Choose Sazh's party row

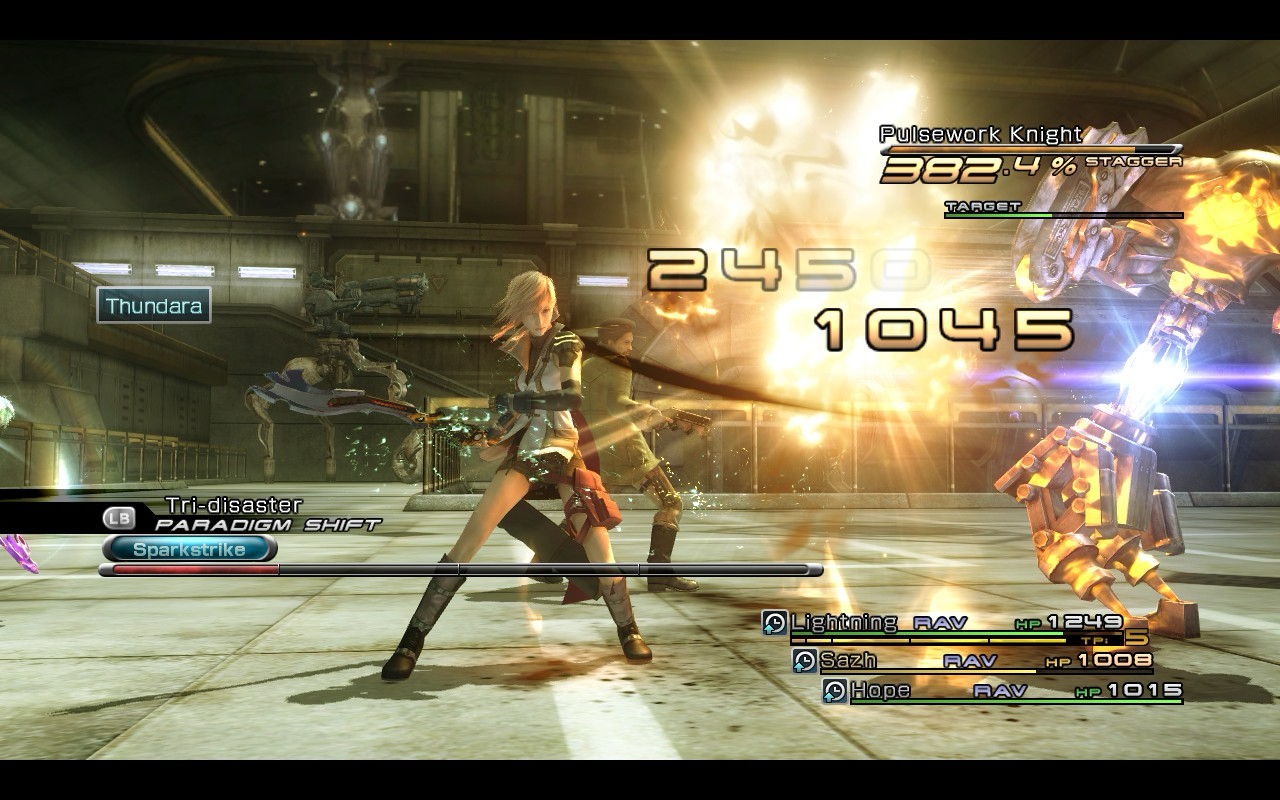pyautogui.click(x=848, y=660)
